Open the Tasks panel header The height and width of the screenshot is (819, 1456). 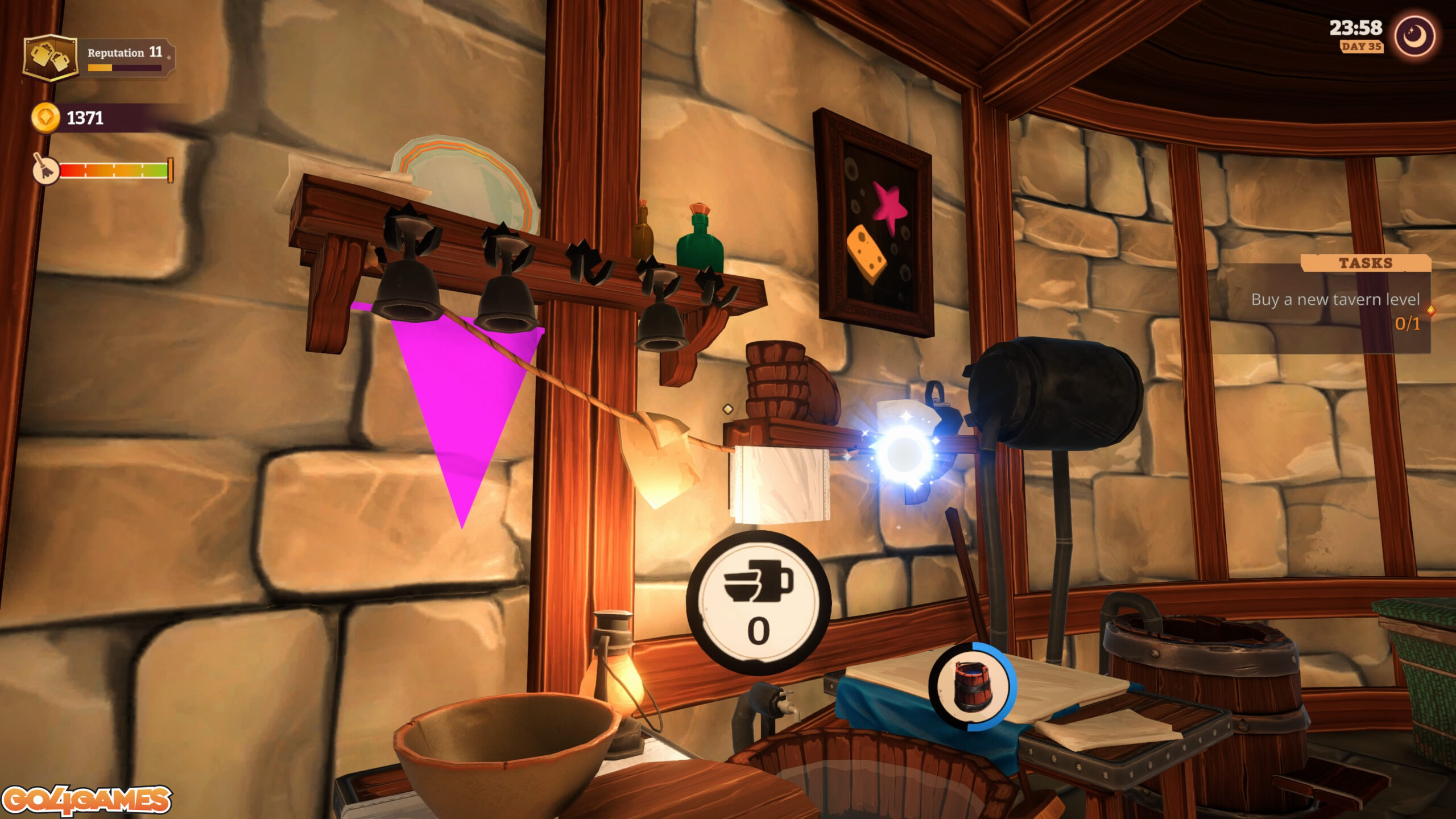tap(1365, 263)
